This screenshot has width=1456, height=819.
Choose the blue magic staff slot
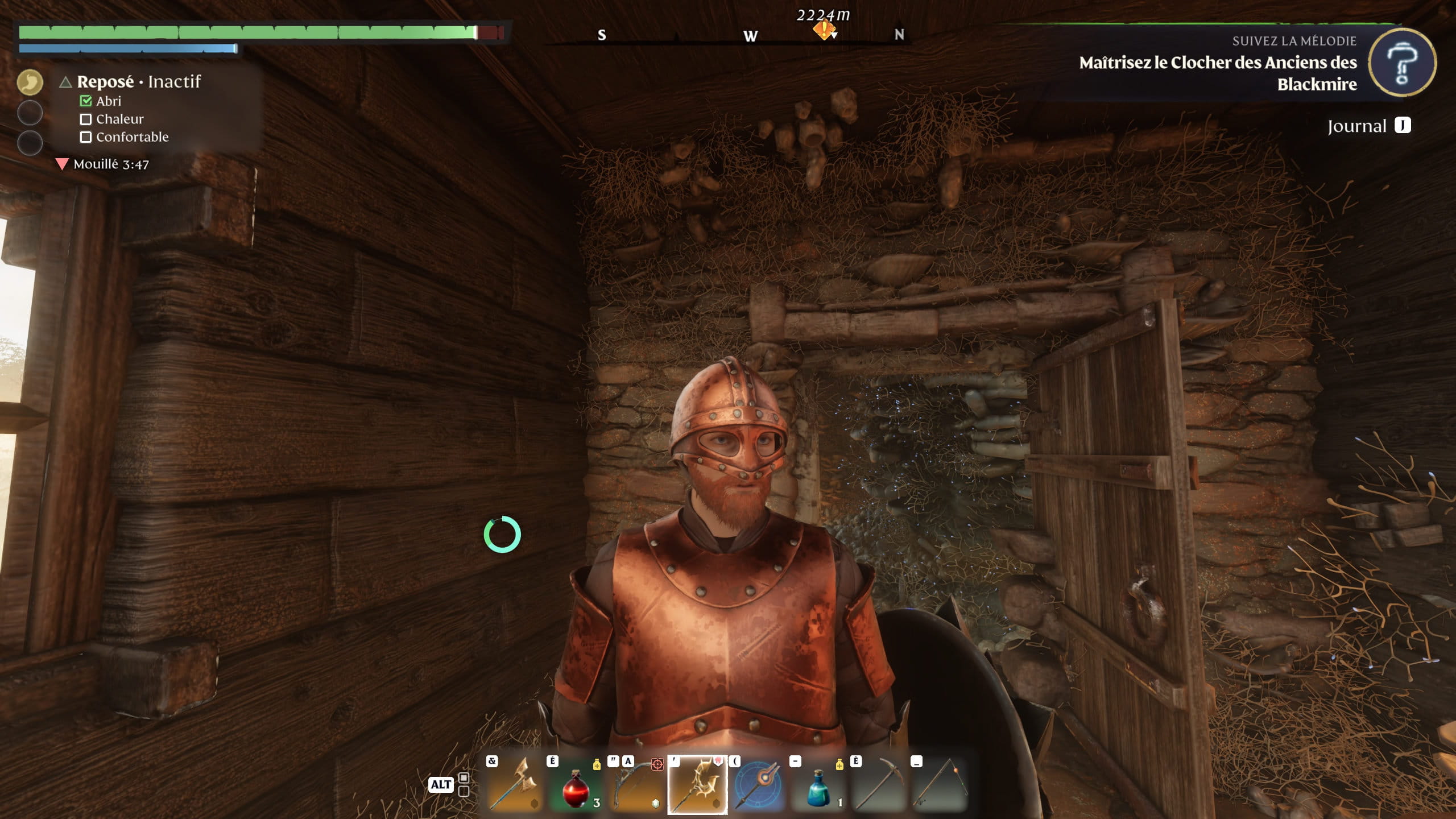click(758, 785)
